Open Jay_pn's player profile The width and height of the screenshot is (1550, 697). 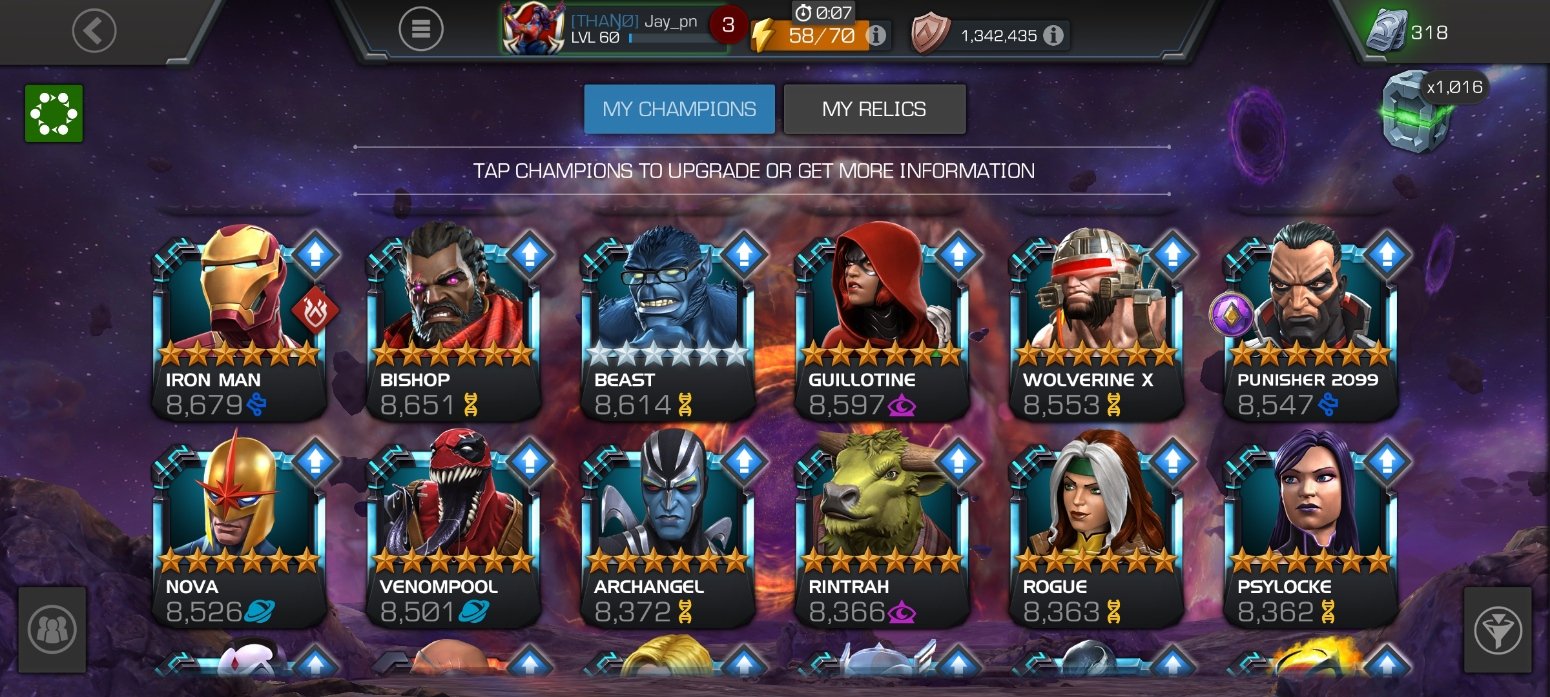coord(614,29)
